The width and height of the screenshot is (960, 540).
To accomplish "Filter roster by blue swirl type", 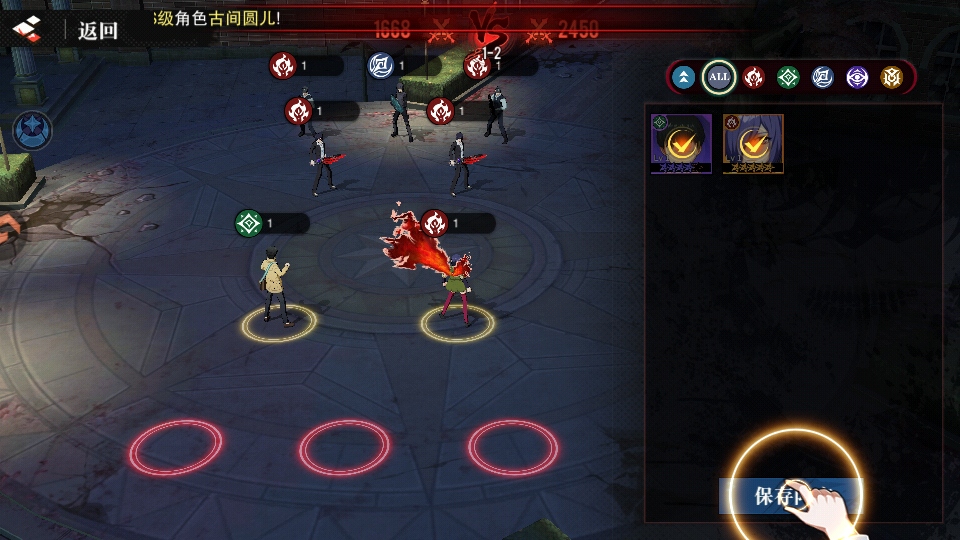I will click(x=822, y=77).
